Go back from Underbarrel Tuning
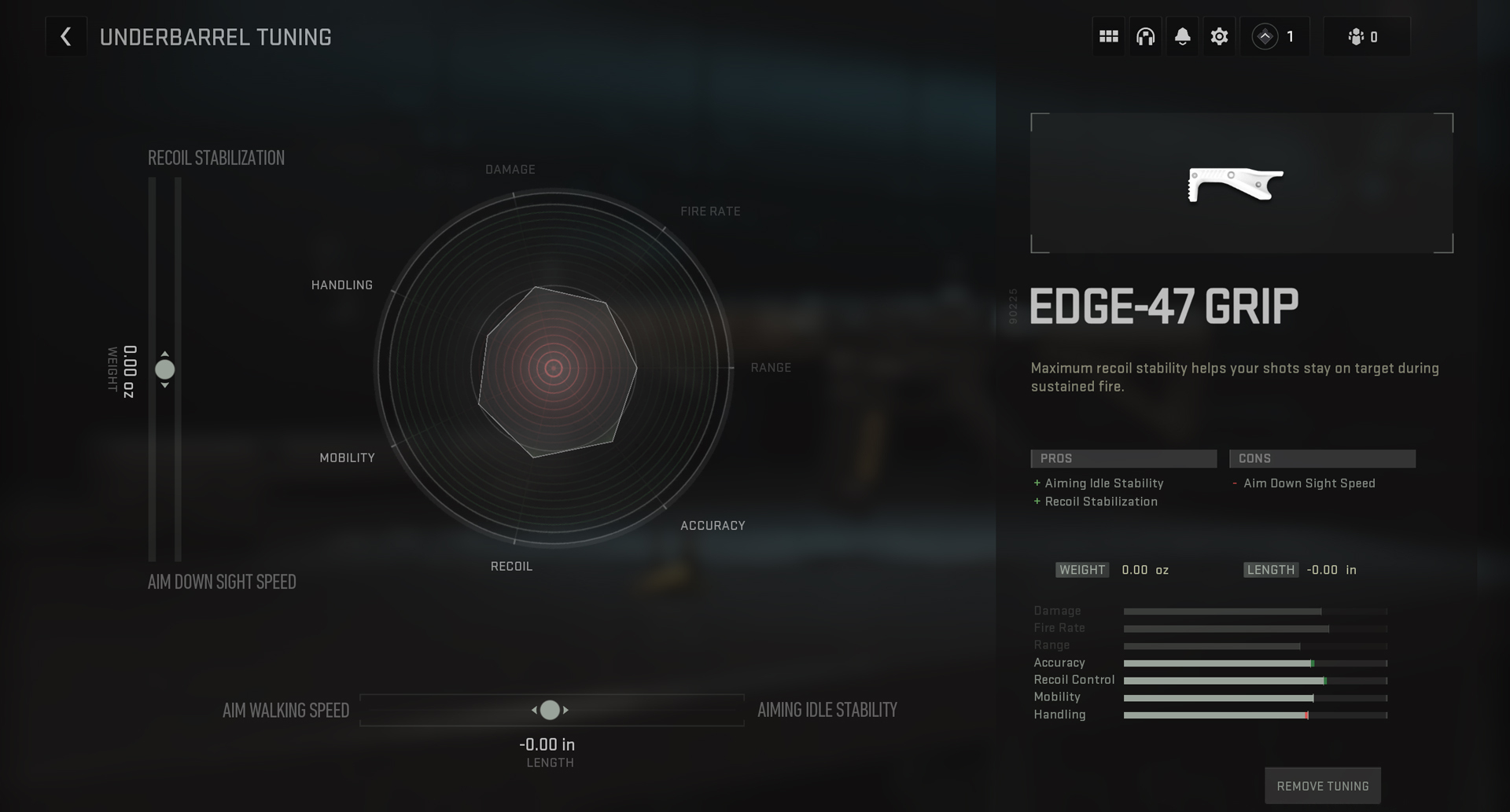The width and height of the screenshot is (1510, 812). (x=66, y=37)
